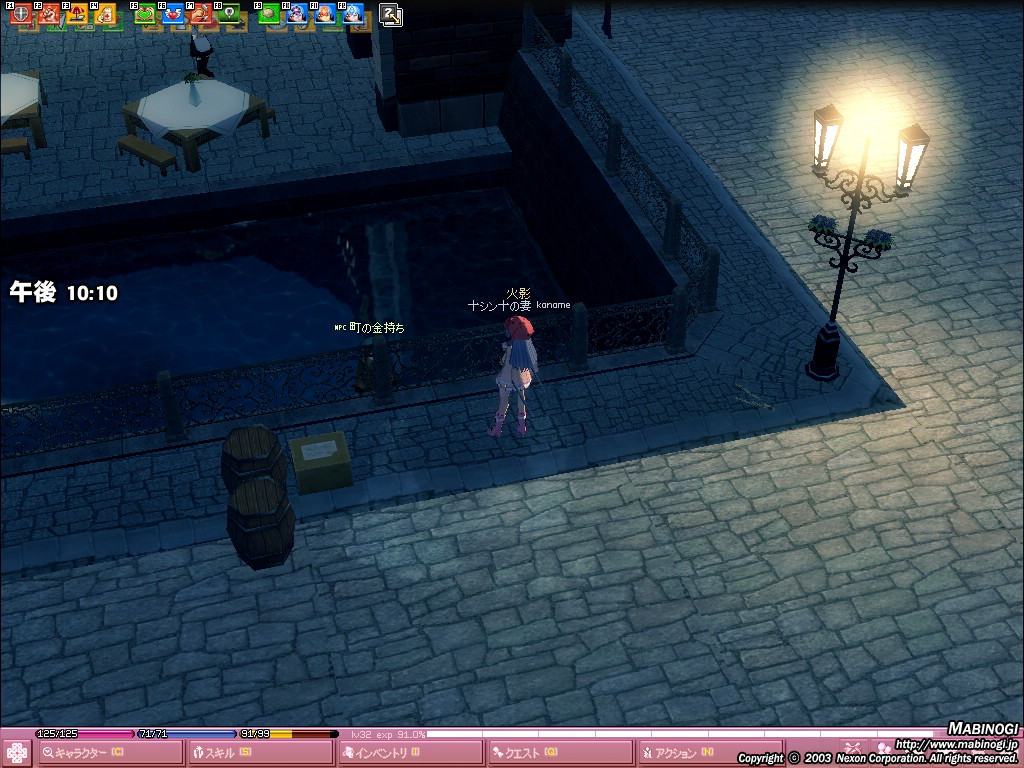The height and width of the screenshot is (768, 1024).
Task: Activate the F1 shield defense skill
Action: (22, 15)
